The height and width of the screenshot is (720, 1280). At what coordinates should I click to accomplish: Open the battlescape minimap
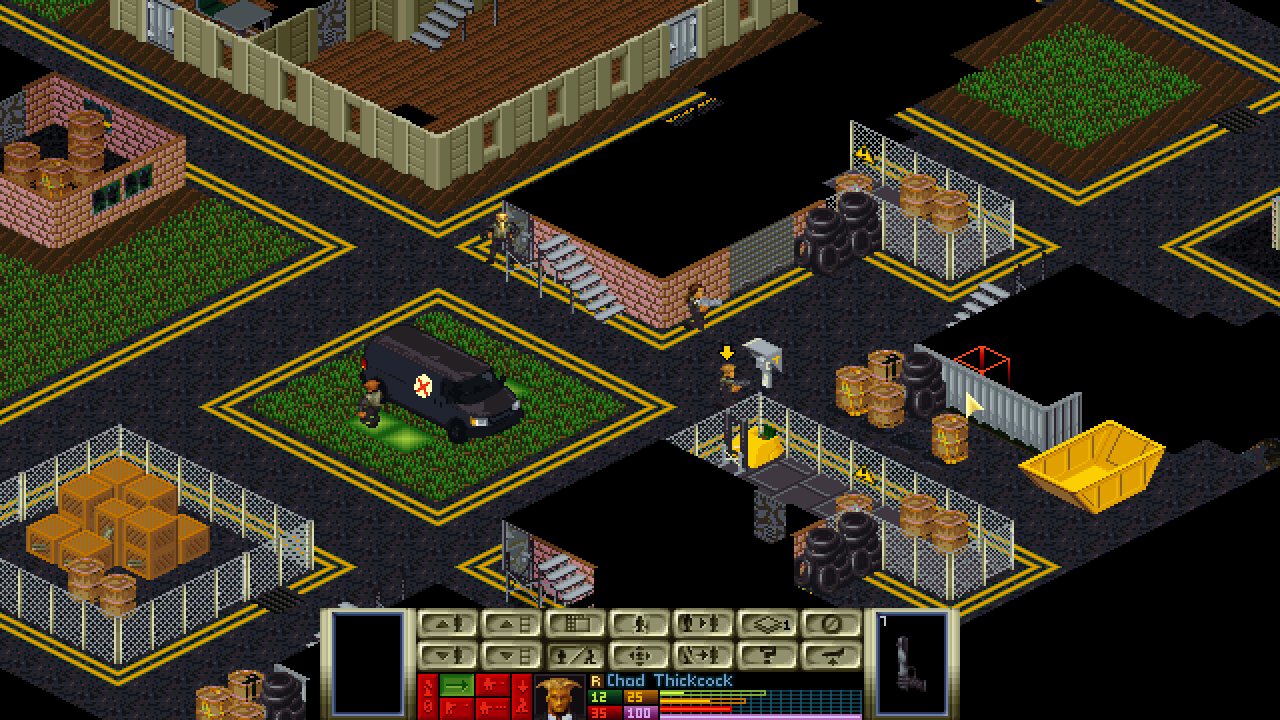(x=575, y=624)
